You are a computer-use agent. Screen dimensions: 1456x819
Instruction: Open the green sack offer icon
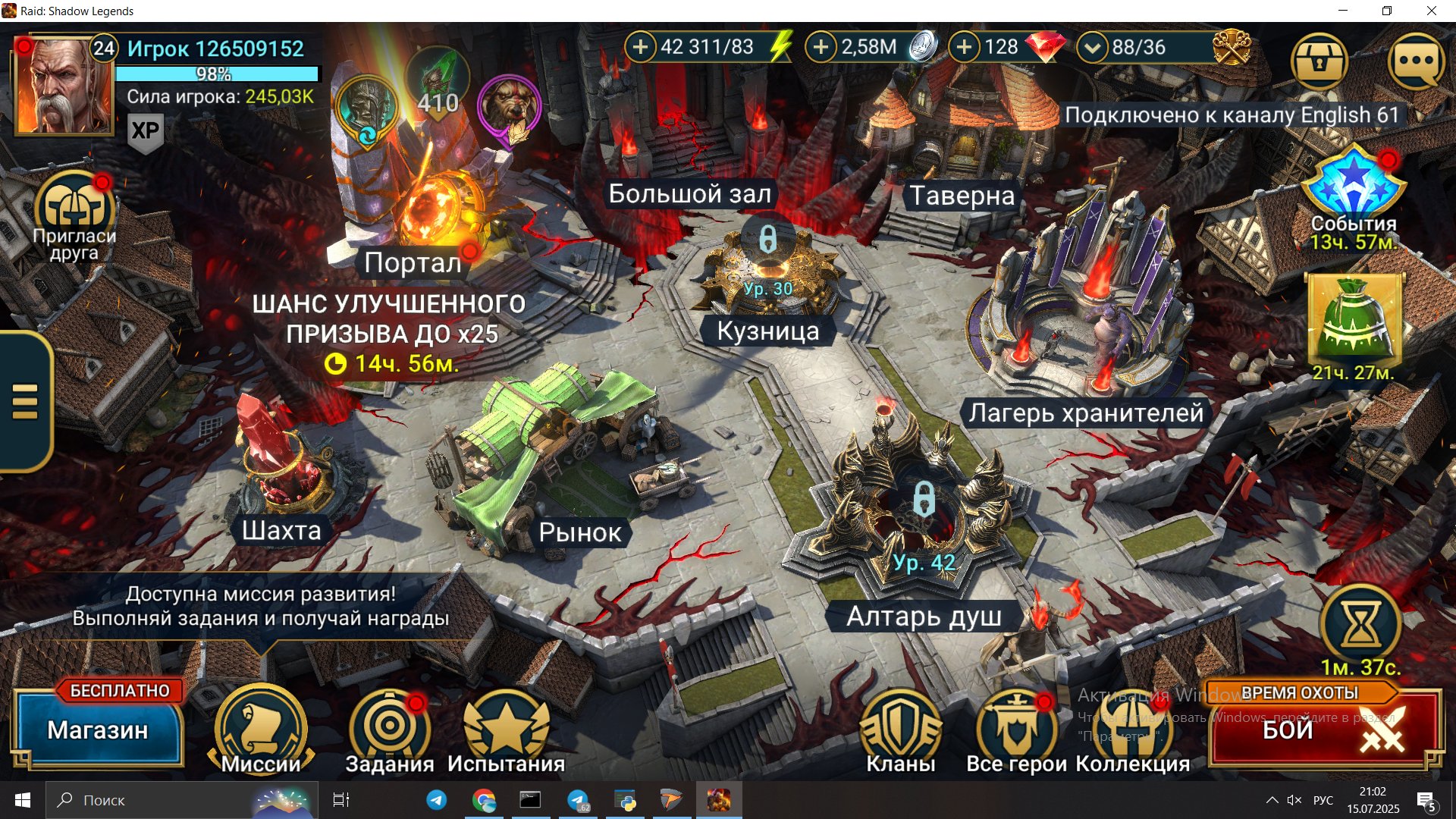coord(1354,320)
